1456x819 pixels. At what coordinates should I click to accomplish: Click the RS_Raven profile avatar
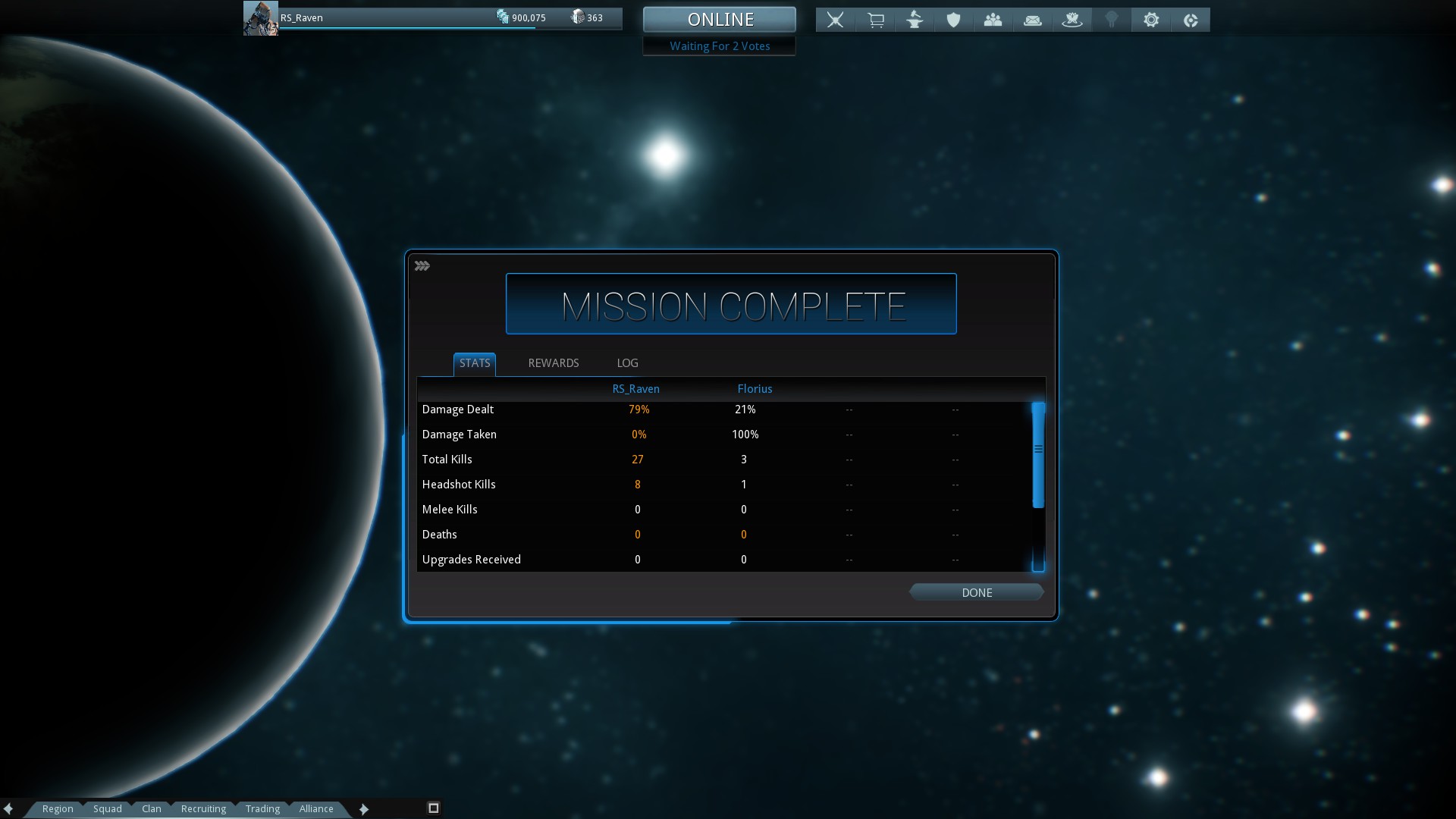point(260,18)
